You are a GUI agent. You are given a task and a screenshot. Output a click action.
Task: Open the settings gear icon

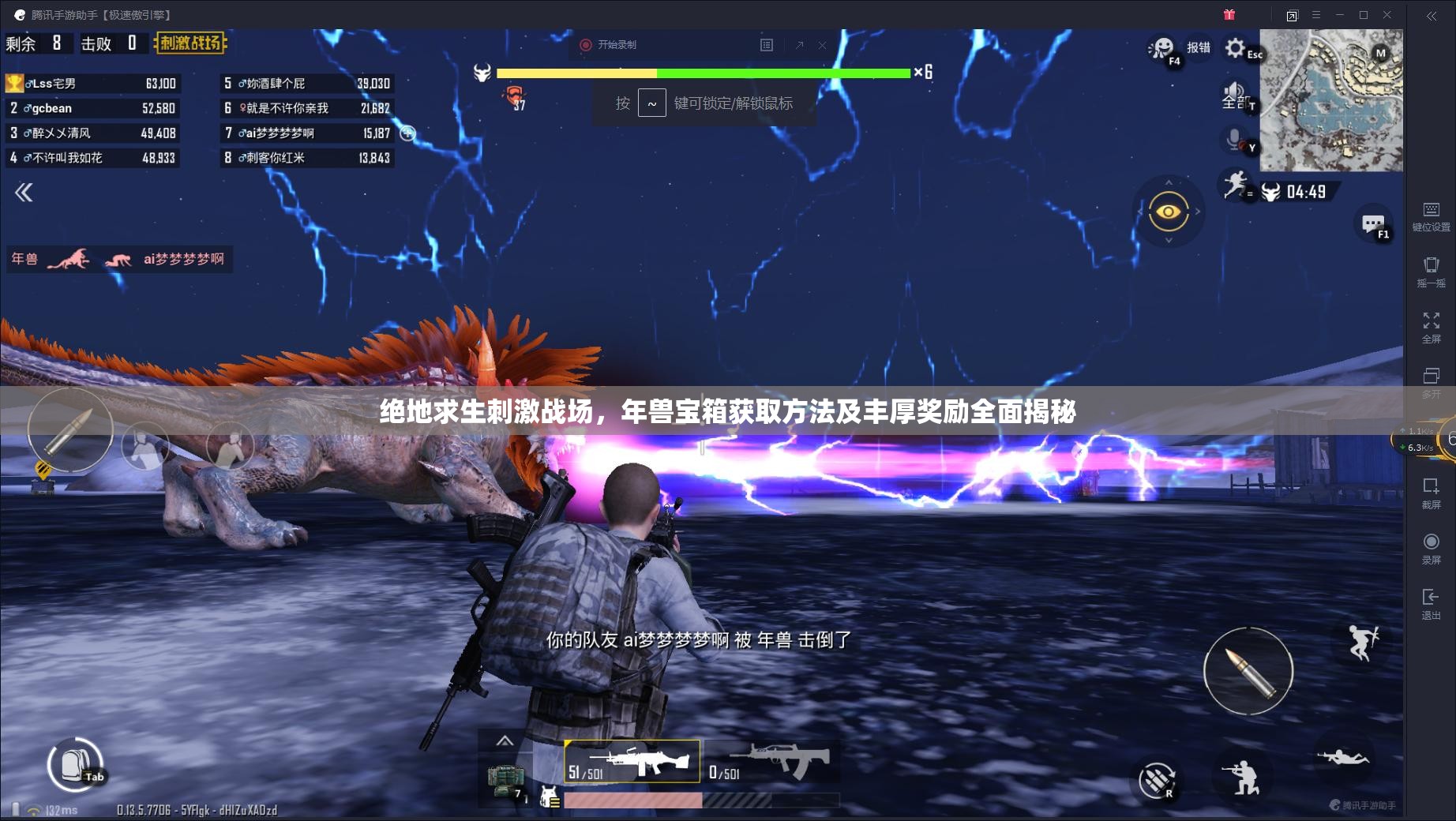coord(1235,48)
